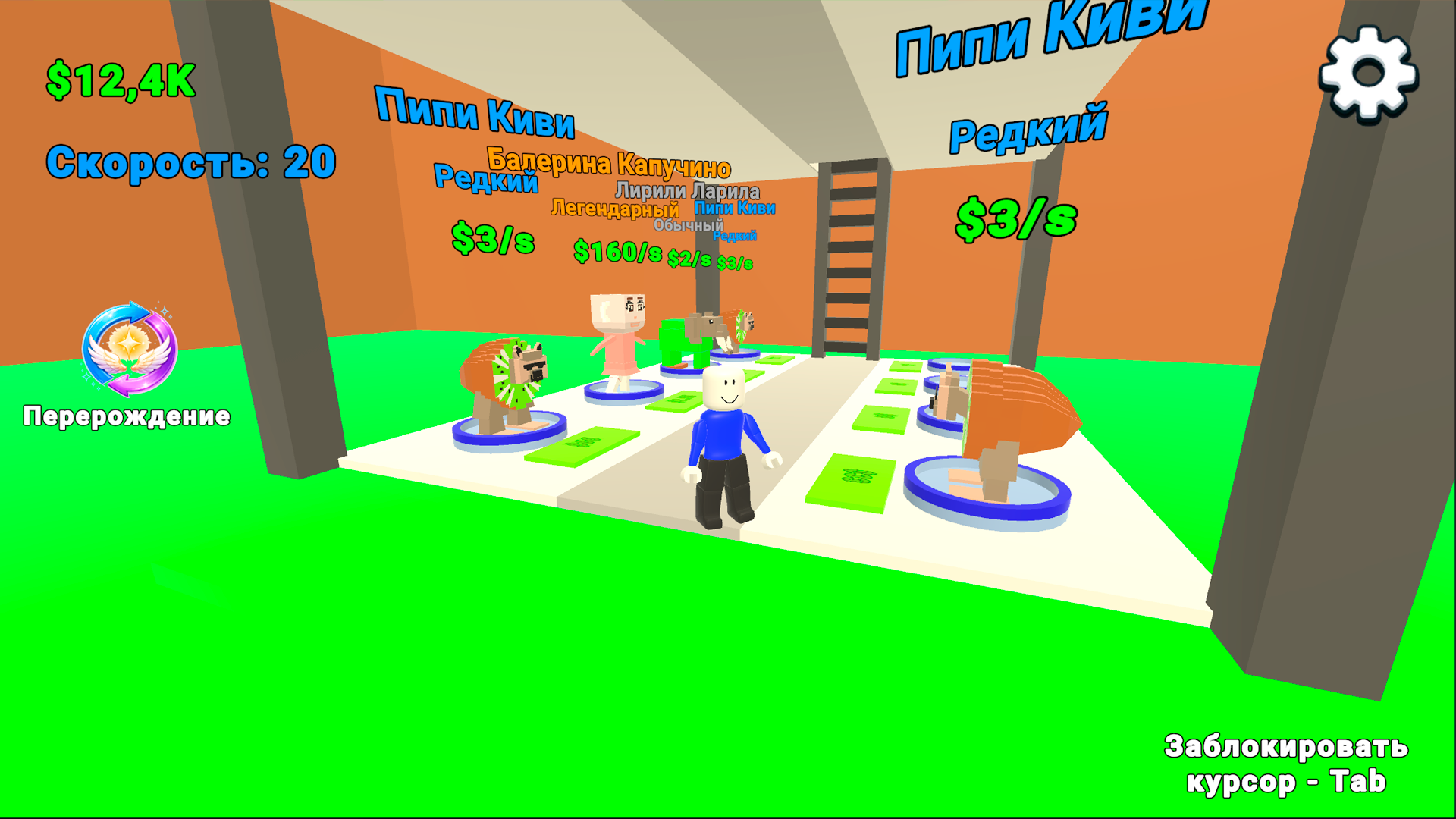This screenshot has width=1456, height=819.
Task: Select the pink Балерина Капучино ballerina pet
Action: pos(618,334)
